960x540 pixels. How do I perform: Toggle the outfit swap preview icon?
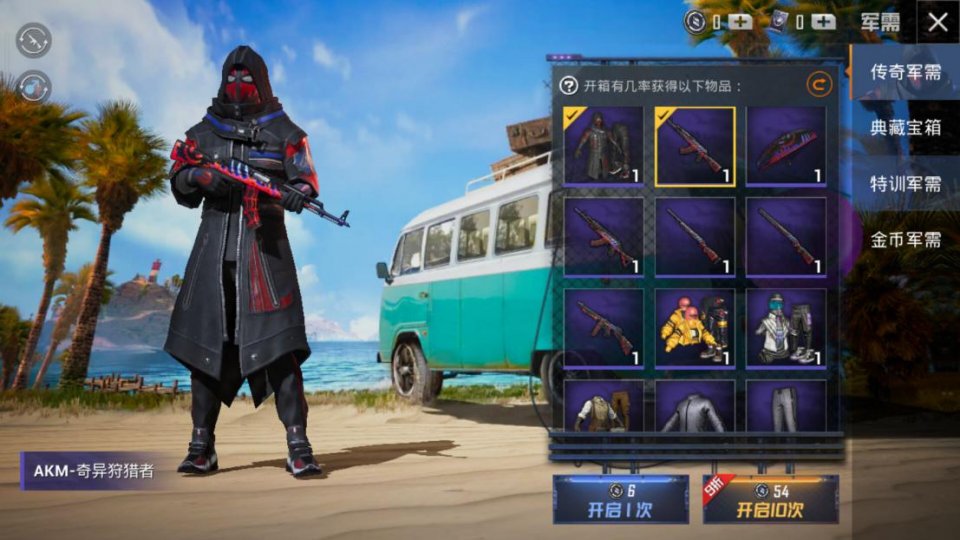(34, 86)
